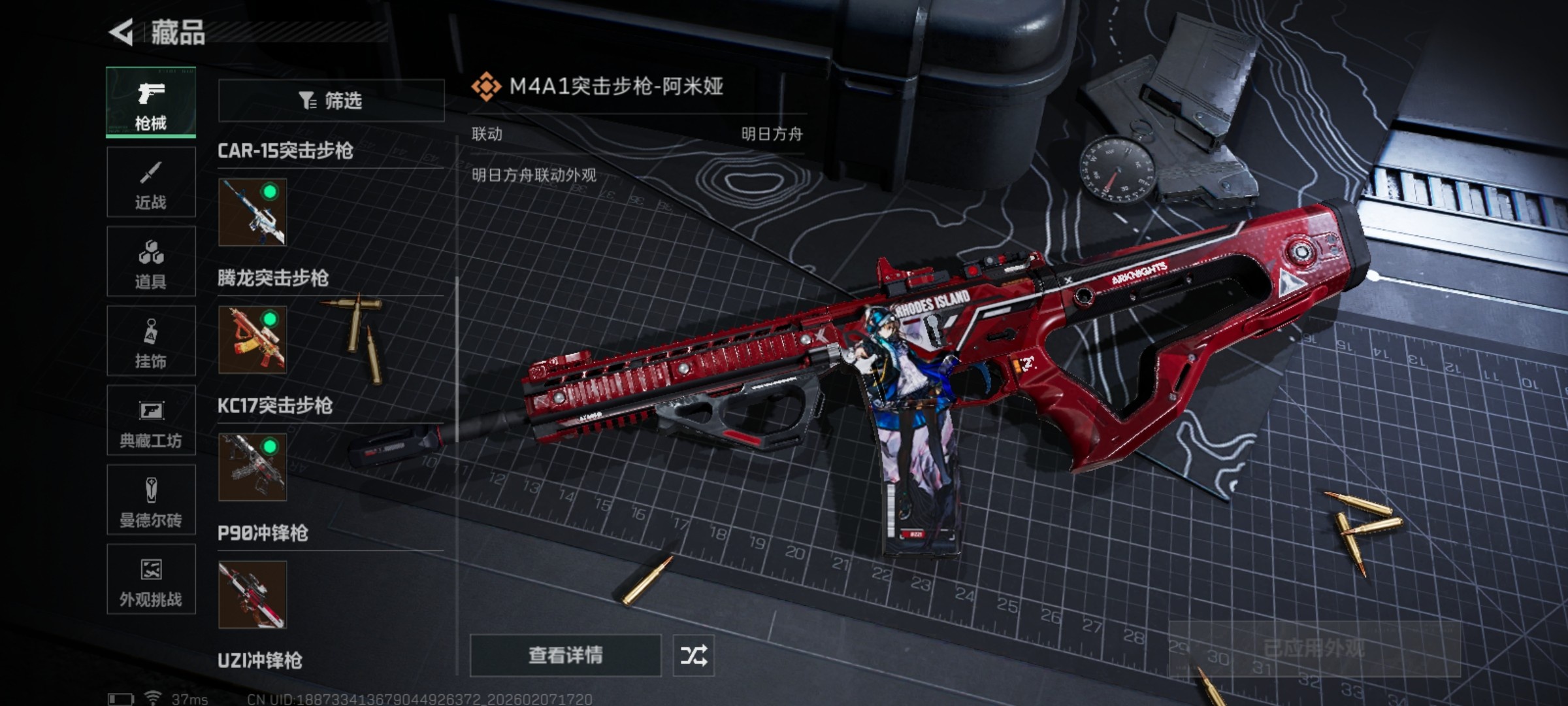This screenshot has height=706, width=1568.
Task: Choose the 腾龙突击步枪 skin thumbnail
Action: 252,340
